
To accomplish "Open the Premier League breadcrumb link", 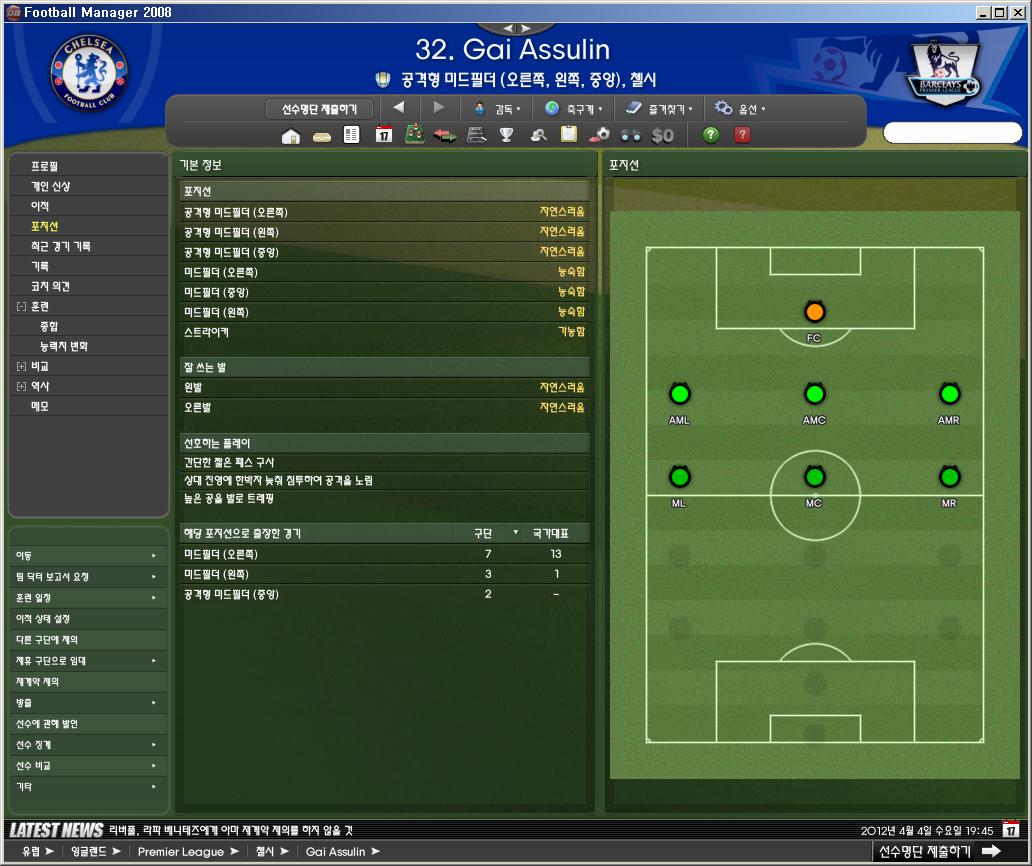I will click(x=181, y=852).
